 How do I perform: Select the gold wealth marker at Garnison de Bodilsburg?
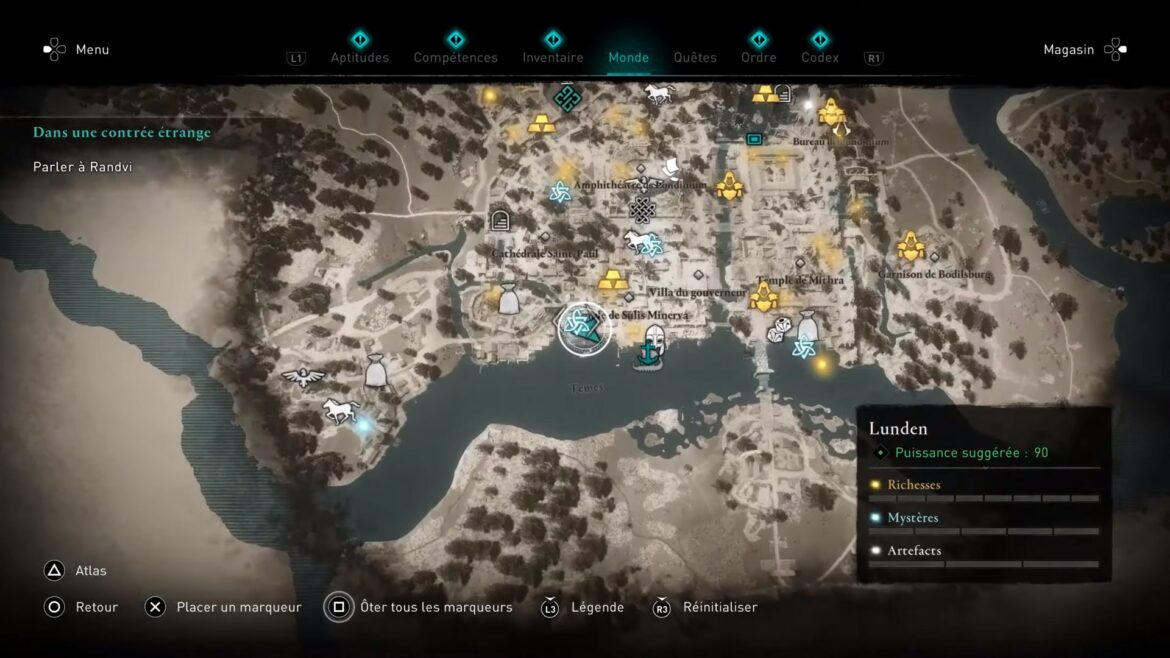(x=910, y=246)
